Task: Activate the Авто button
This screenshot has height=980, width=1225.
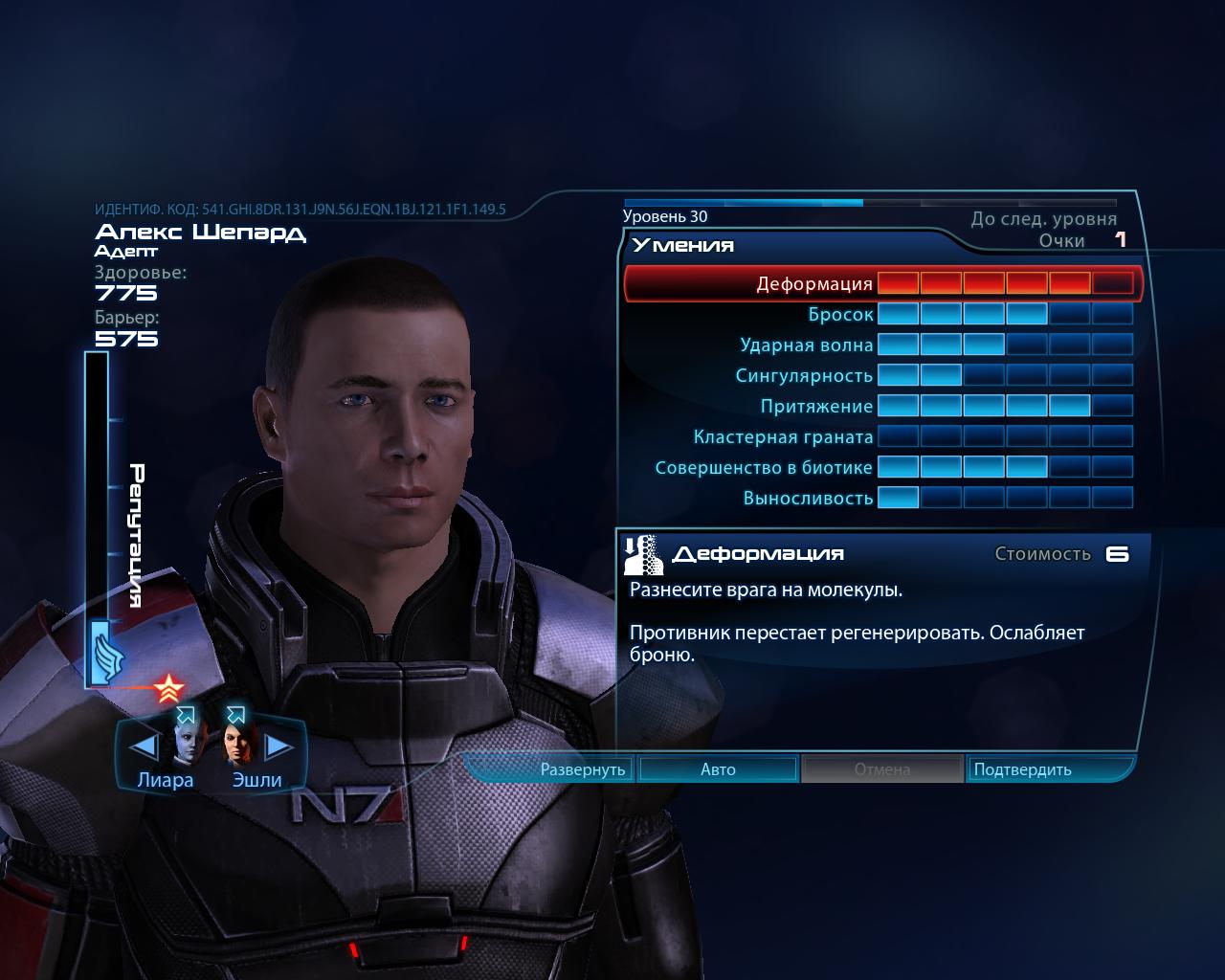Action: click(718, 769)
